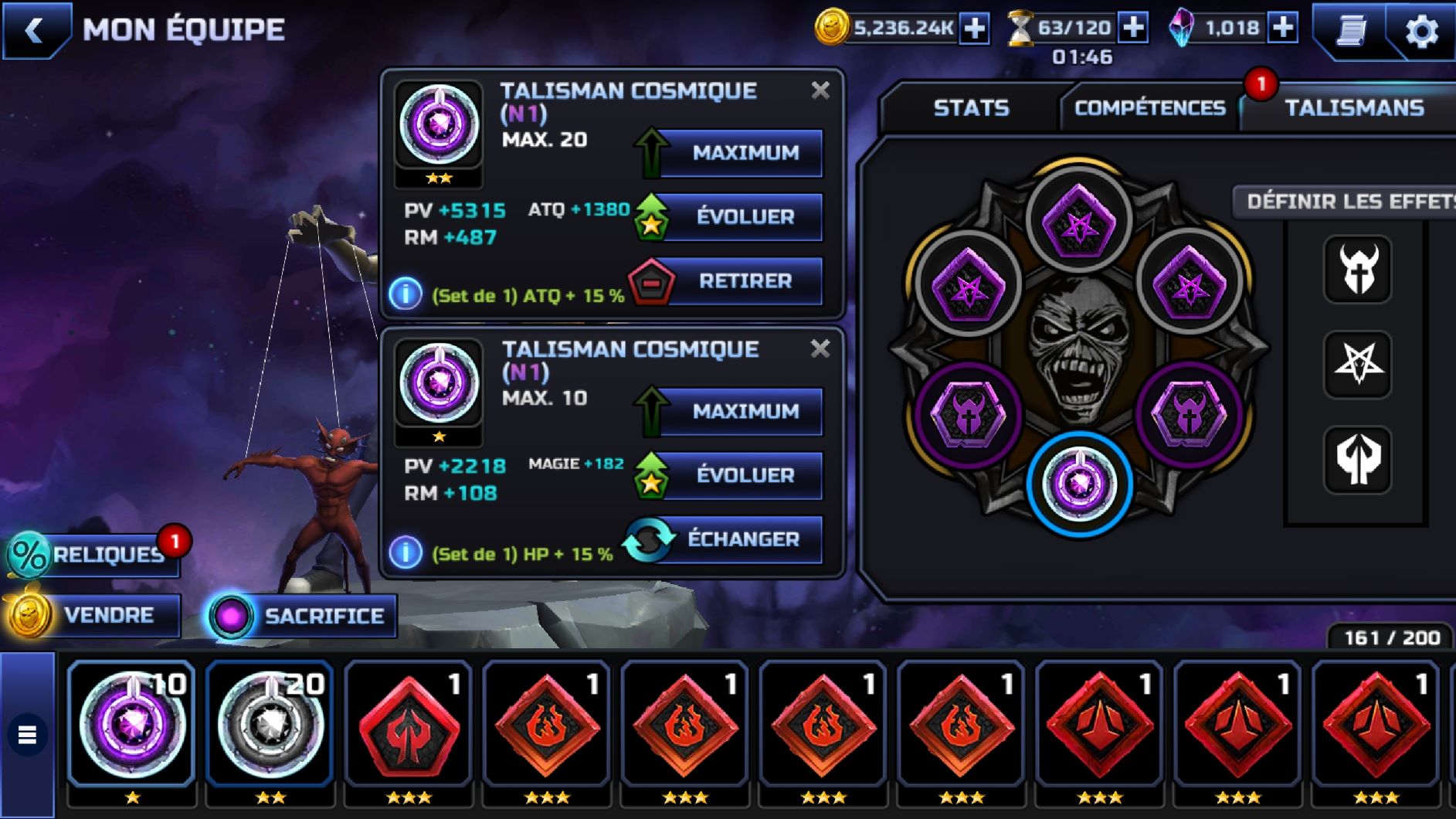Add more gold coins with plus button
The image size is (1456, 819).
pos(975,29)
